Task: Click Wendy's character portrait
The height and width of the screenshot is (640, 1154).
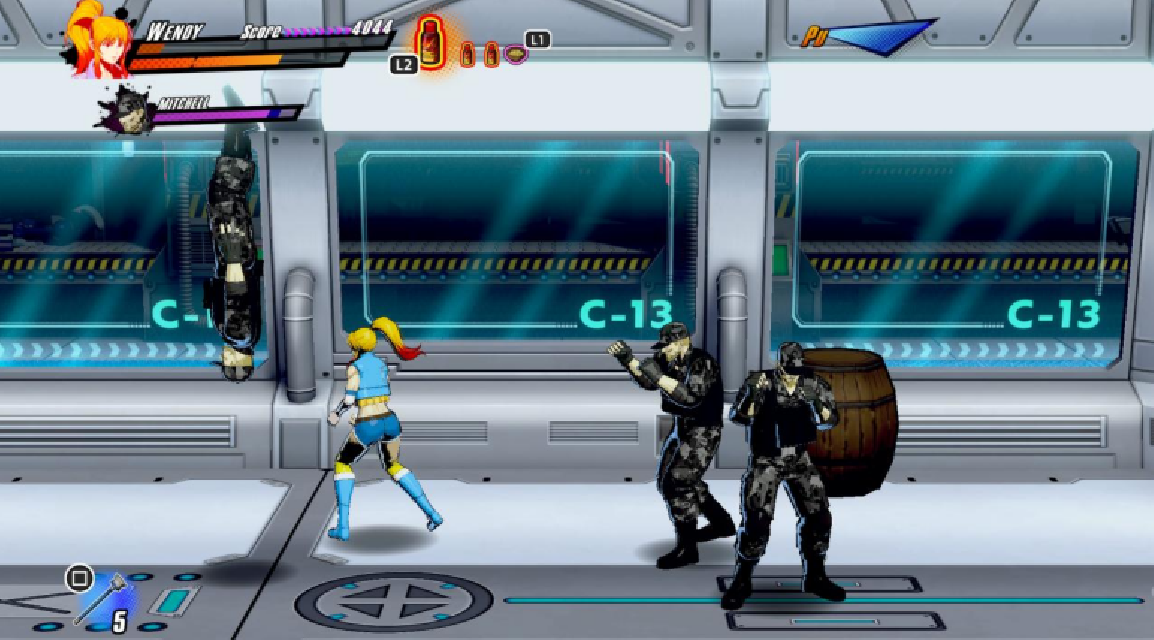Action: pos(98,40)
